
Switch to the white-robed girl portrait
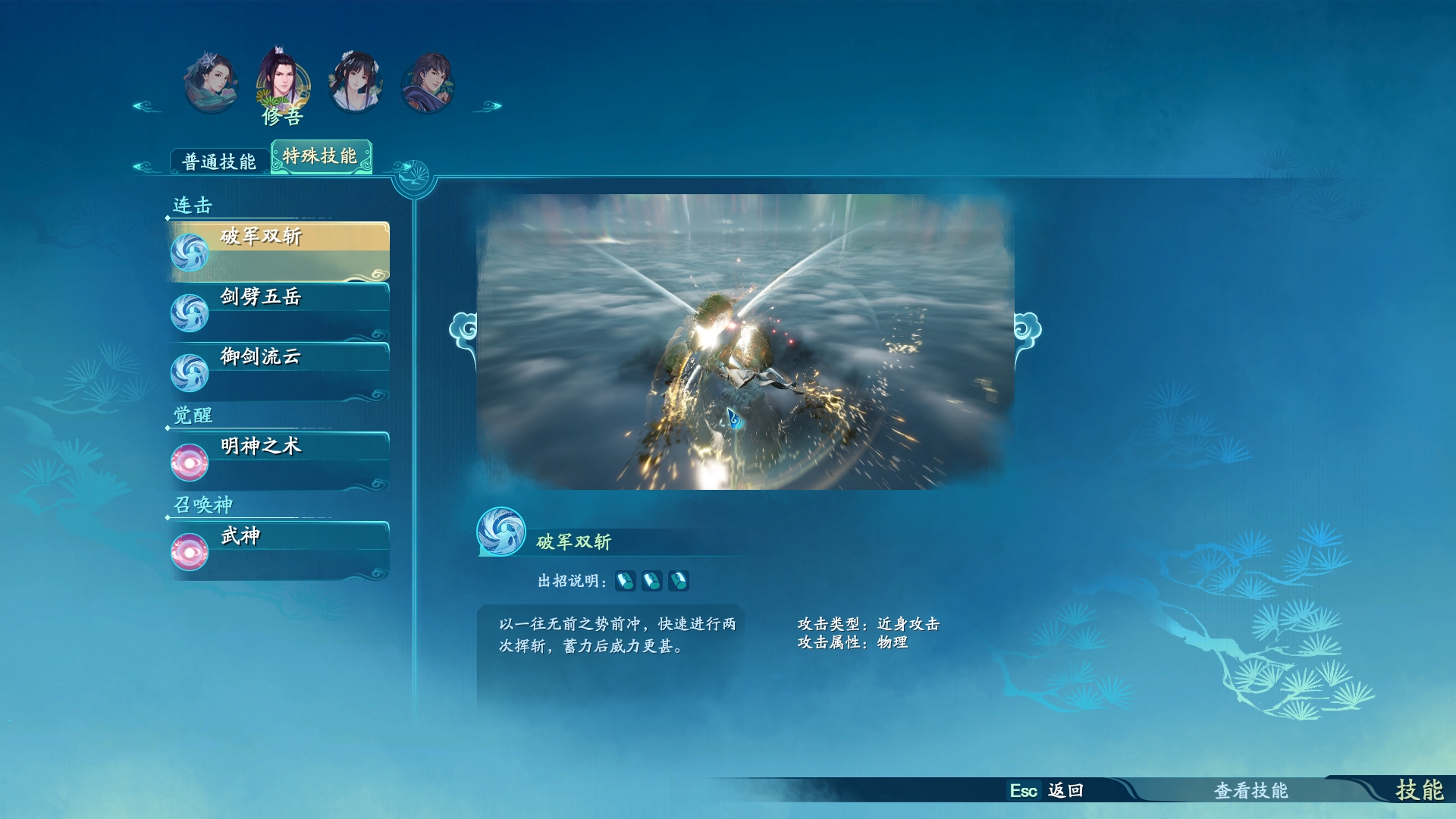pos(355,82)
